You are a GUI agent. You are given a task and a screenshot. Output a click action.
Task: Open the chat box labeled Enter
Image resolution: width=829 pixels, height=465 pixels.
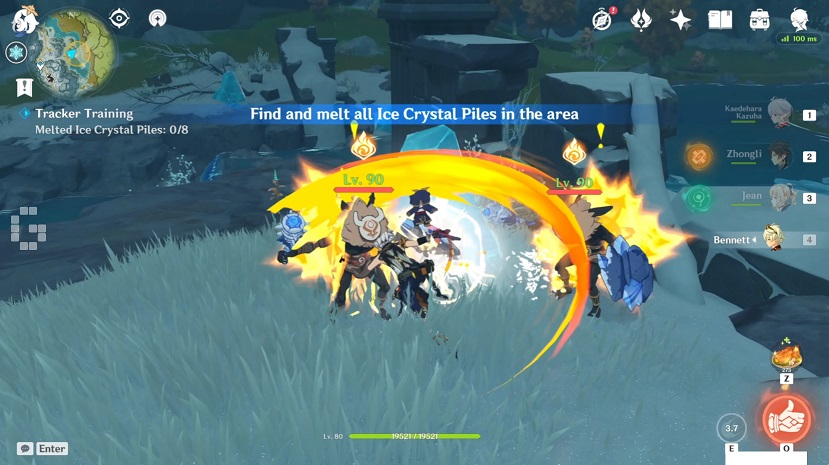[x=42, y=449]
